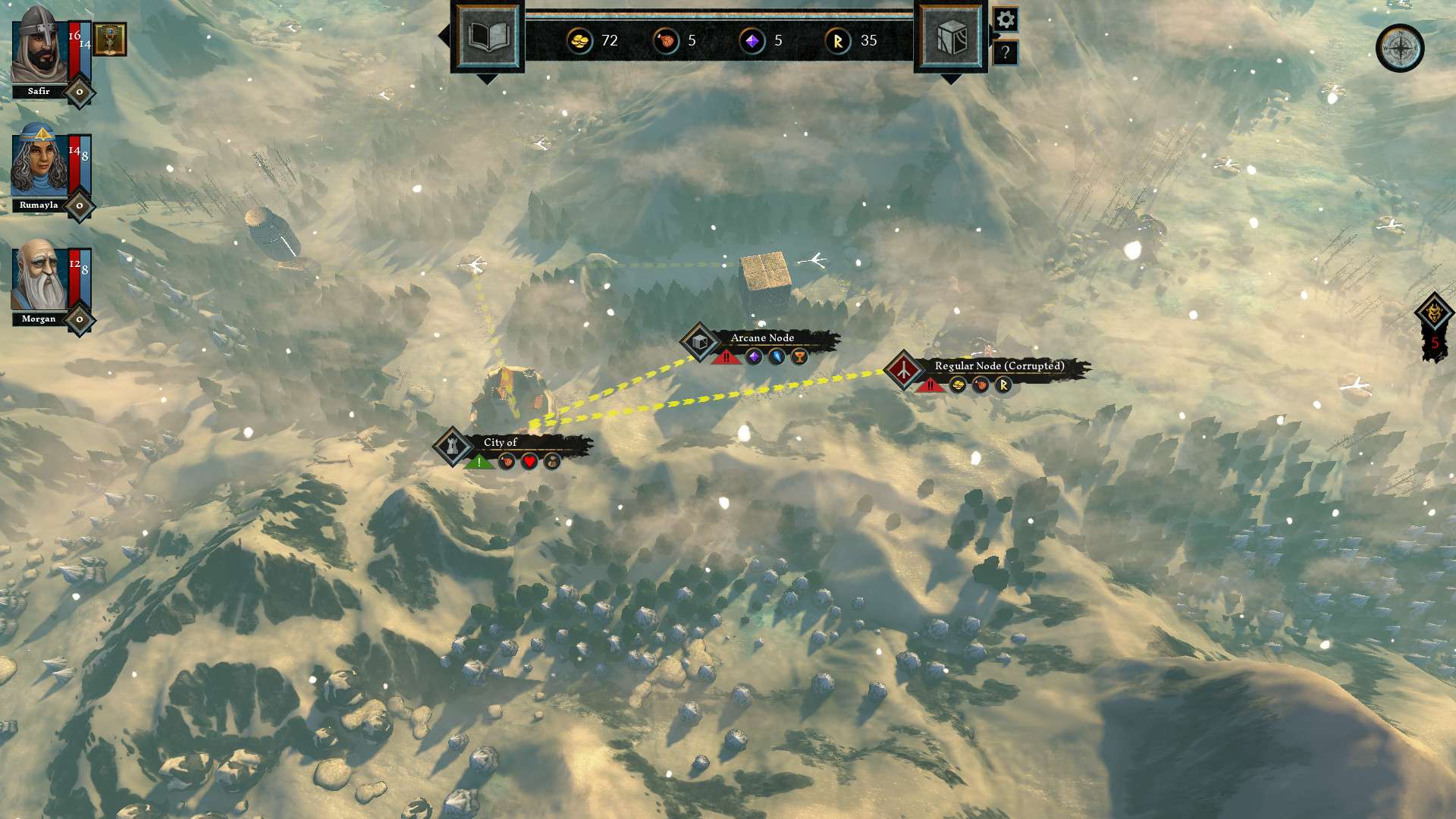
Task: Click the purple crystal resource icon
Action: coord(752,40)
